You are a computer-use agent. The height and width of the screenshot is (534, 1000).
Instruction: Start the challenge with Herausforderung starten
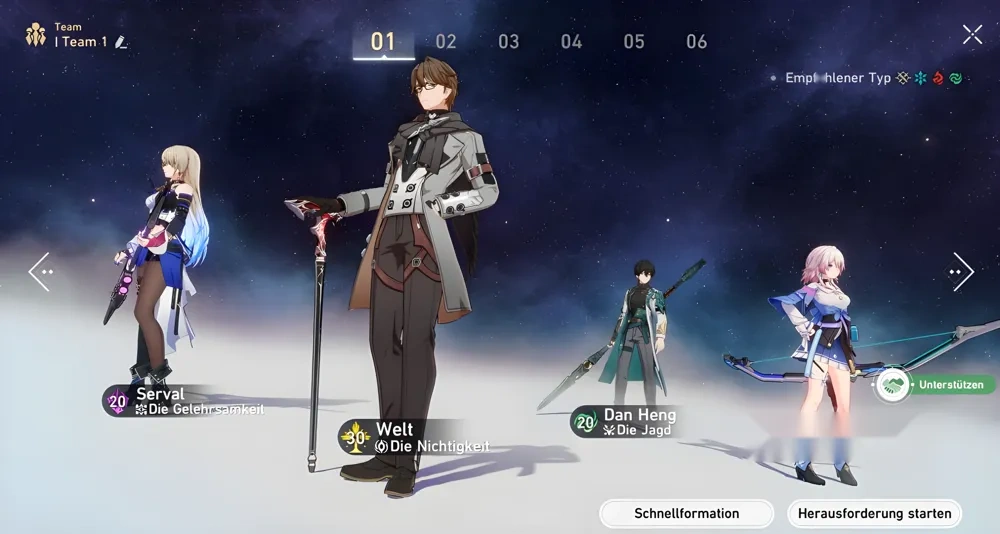tap(874, 514)
